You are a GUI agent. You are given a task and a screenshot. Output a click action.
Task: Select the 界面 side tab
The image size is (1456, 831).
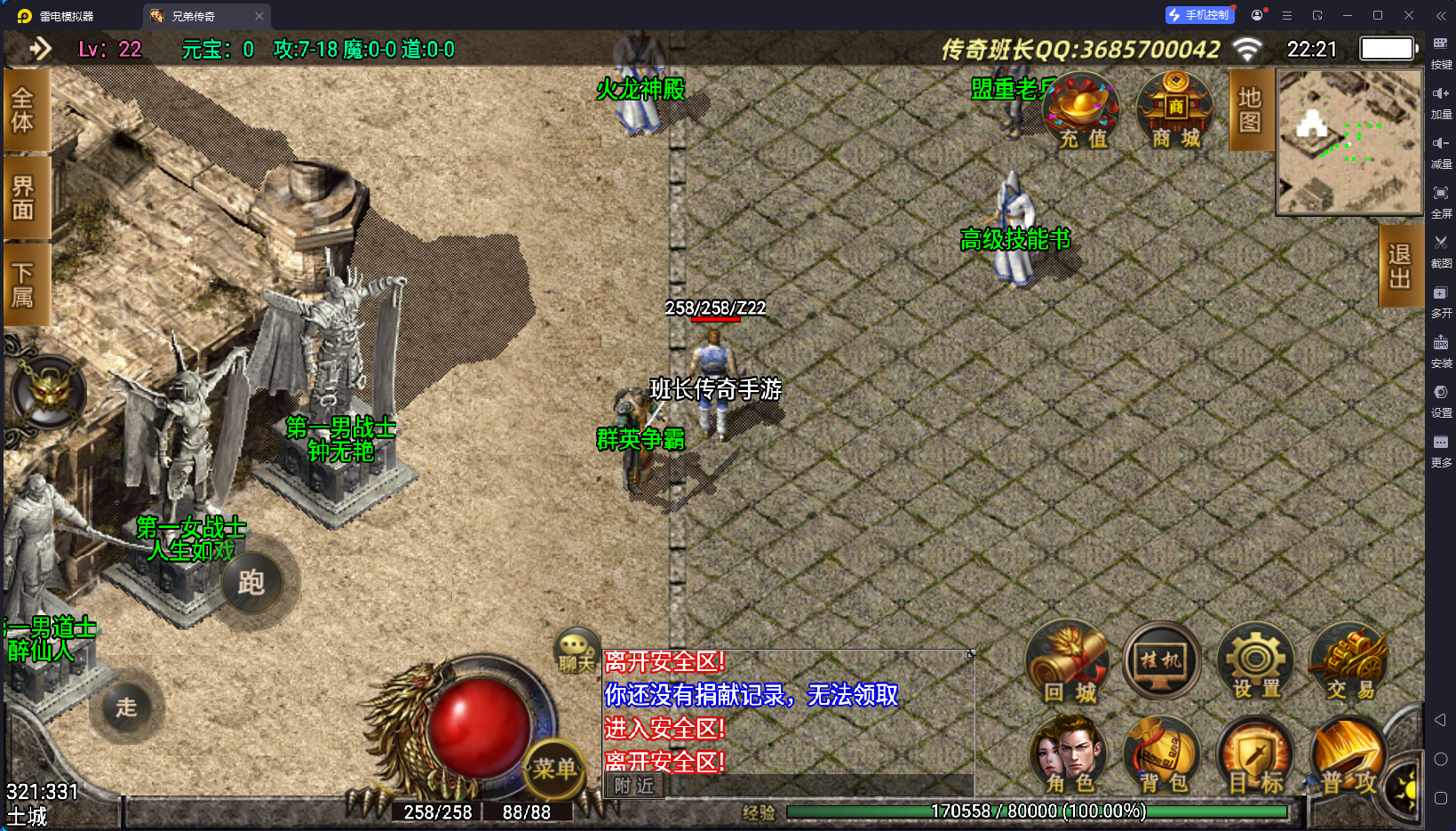(x=24, y=197)
